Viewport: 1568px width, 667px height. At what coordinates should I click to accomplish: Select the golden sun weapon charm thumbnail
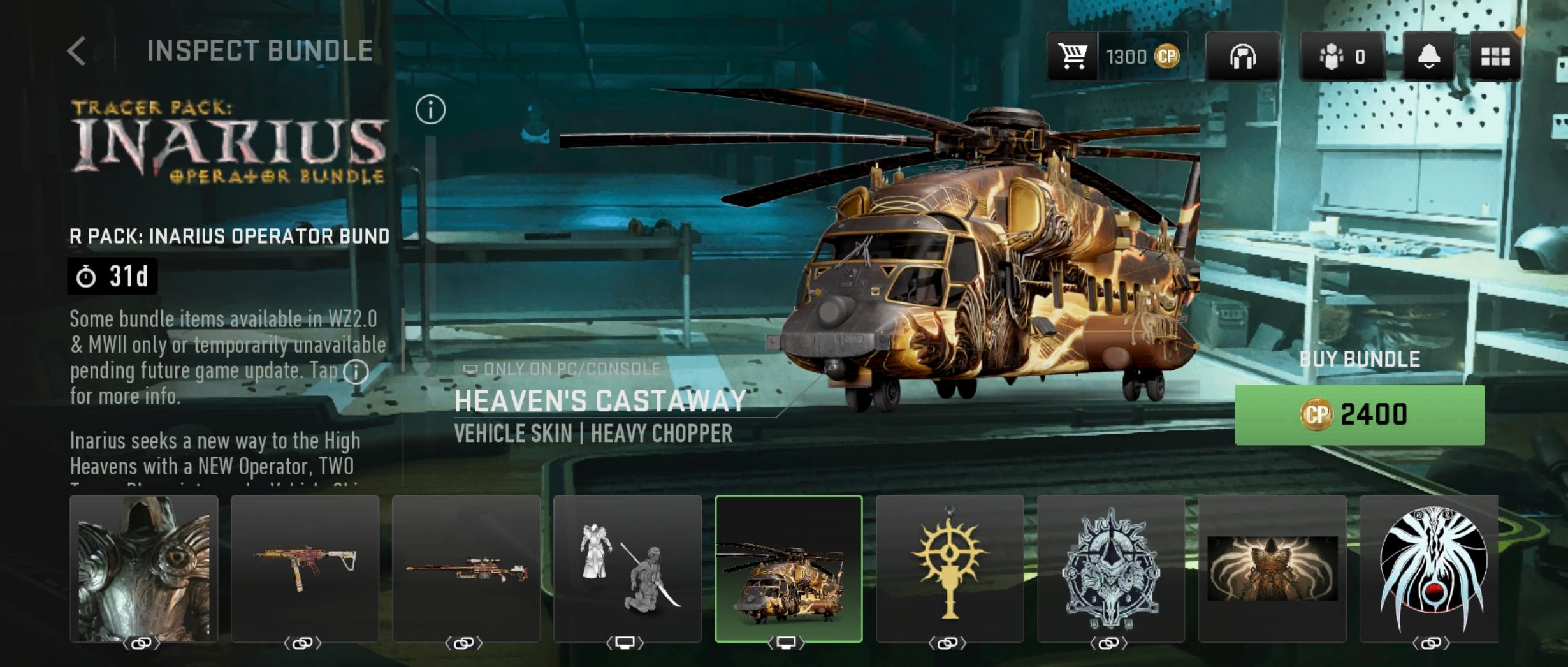(x=950, y=569)
